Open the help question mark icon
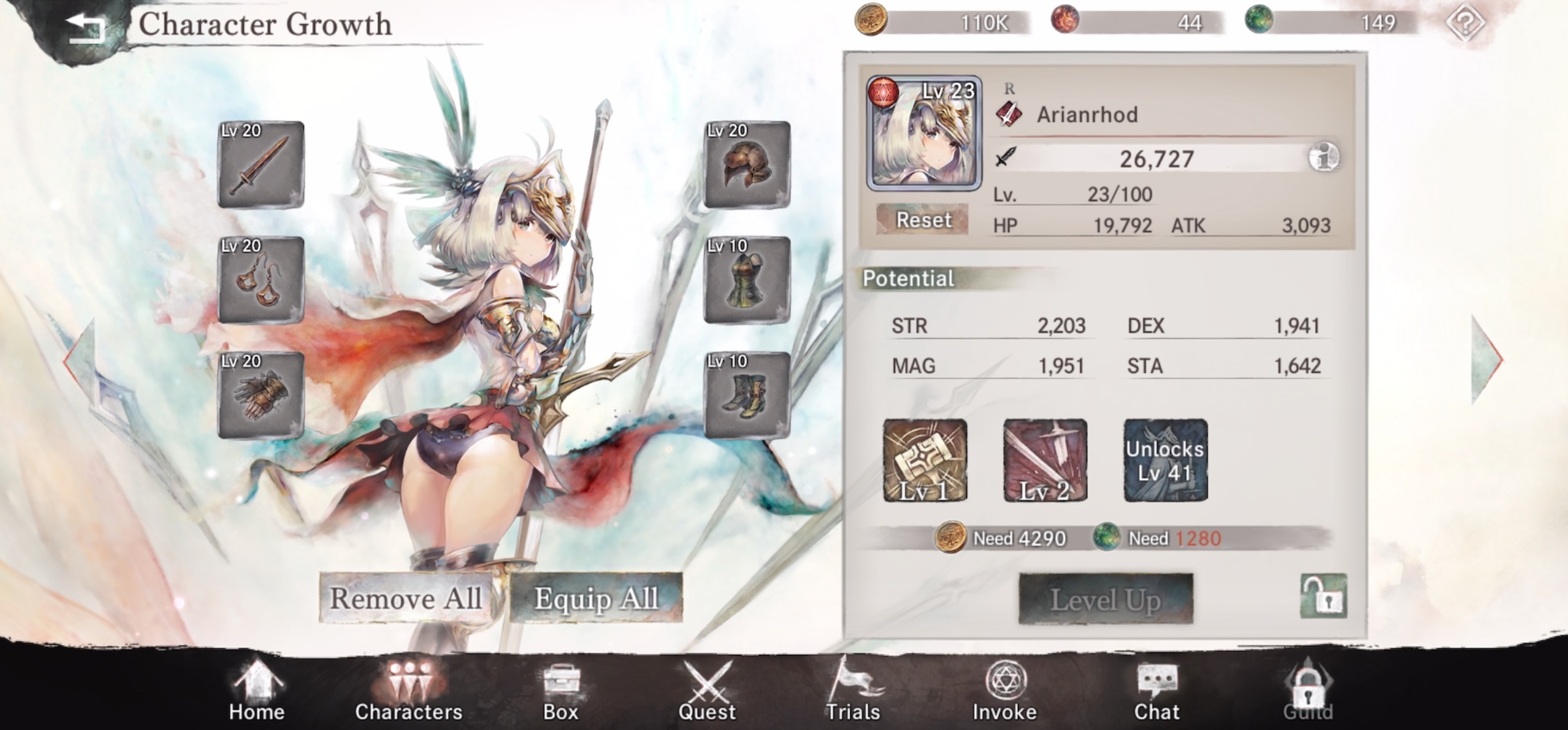 tap(1466, 23)
